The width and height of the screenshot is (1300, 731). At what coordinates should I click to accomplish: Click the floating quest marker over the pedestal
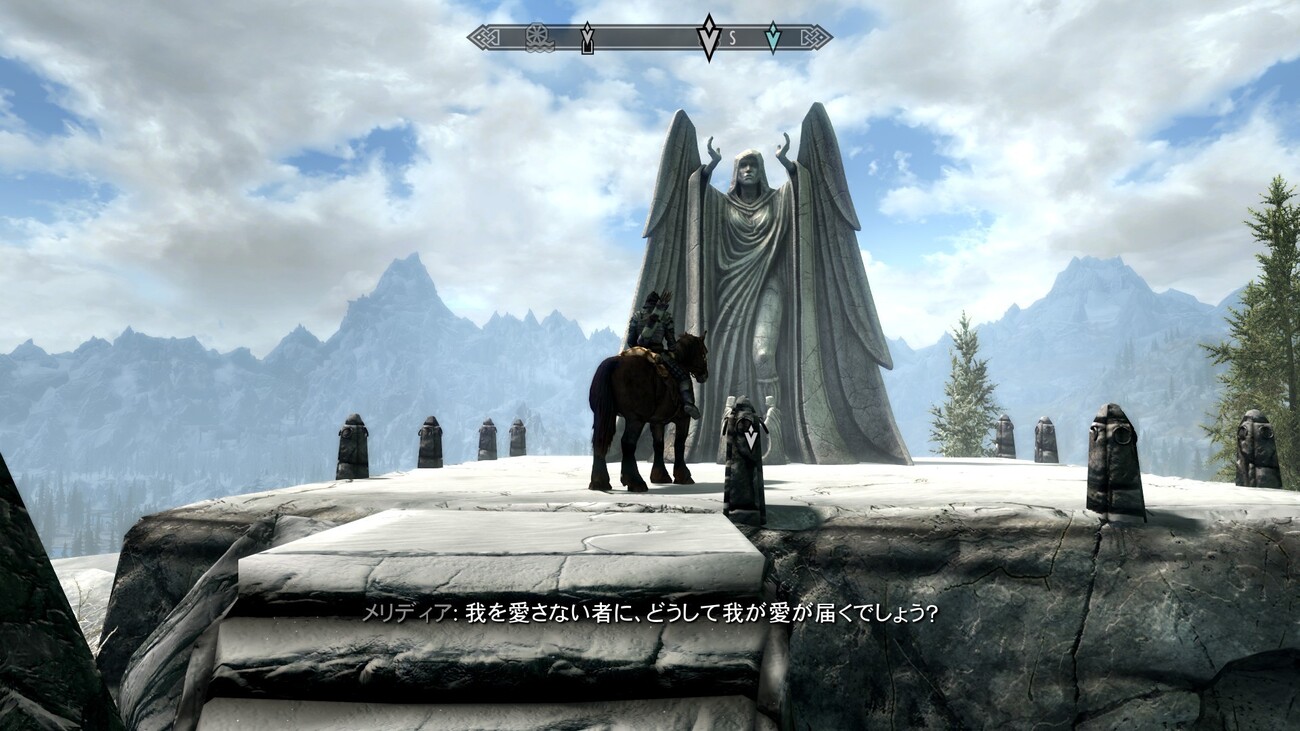point(750,434)
